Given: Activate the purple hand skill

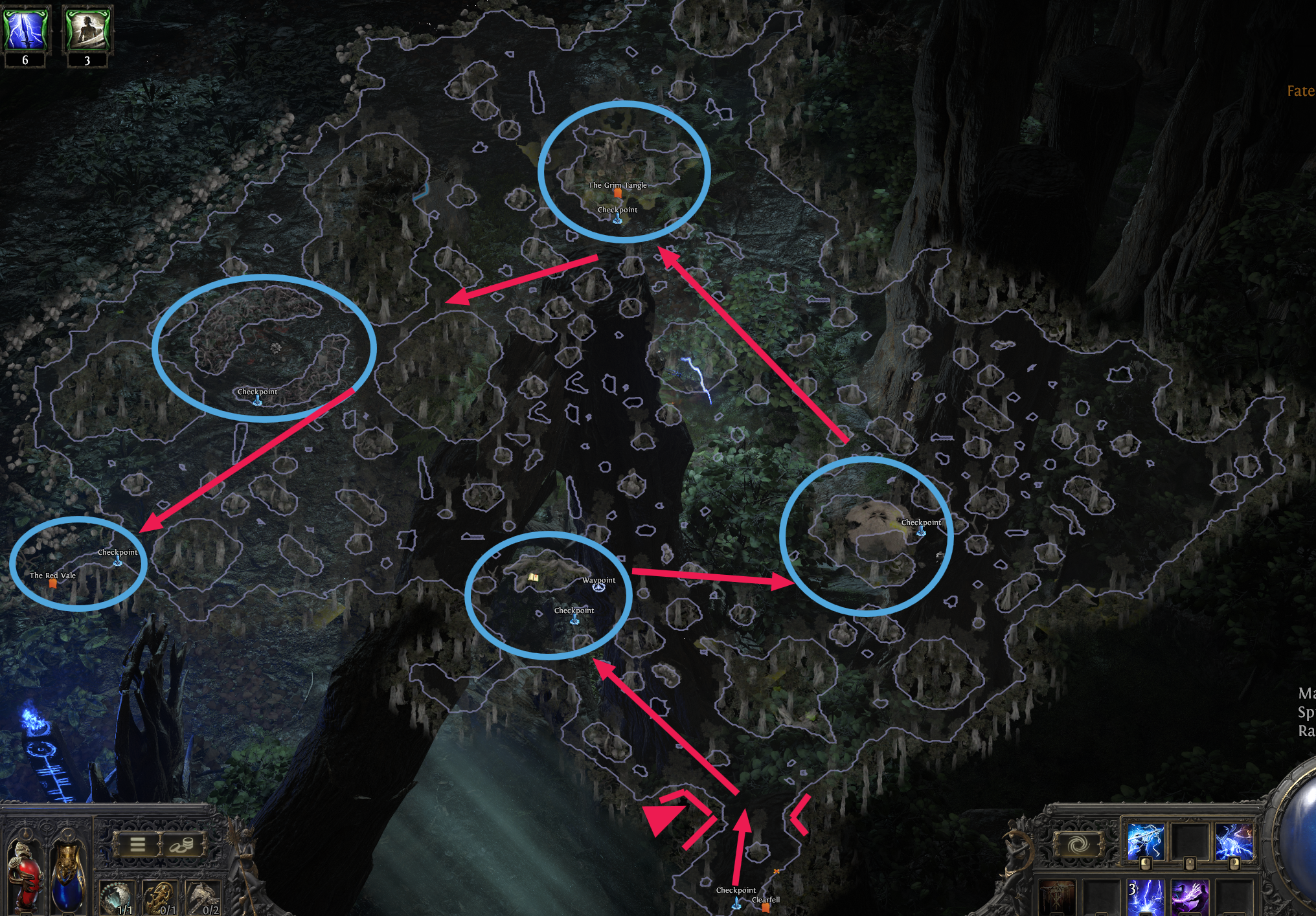Looking at the screenshot, I should (x=1189, y=899).
